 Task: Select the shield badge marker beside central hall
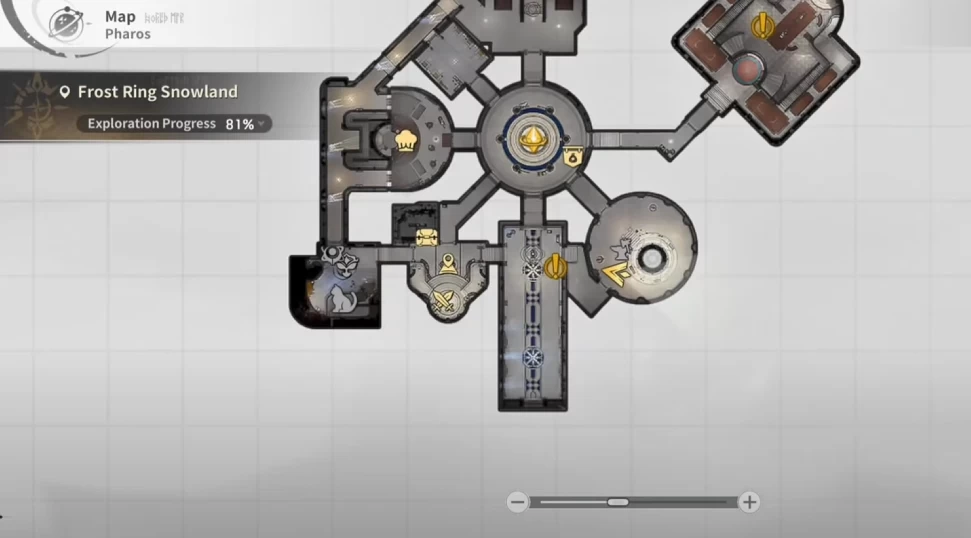pos(573,156)
